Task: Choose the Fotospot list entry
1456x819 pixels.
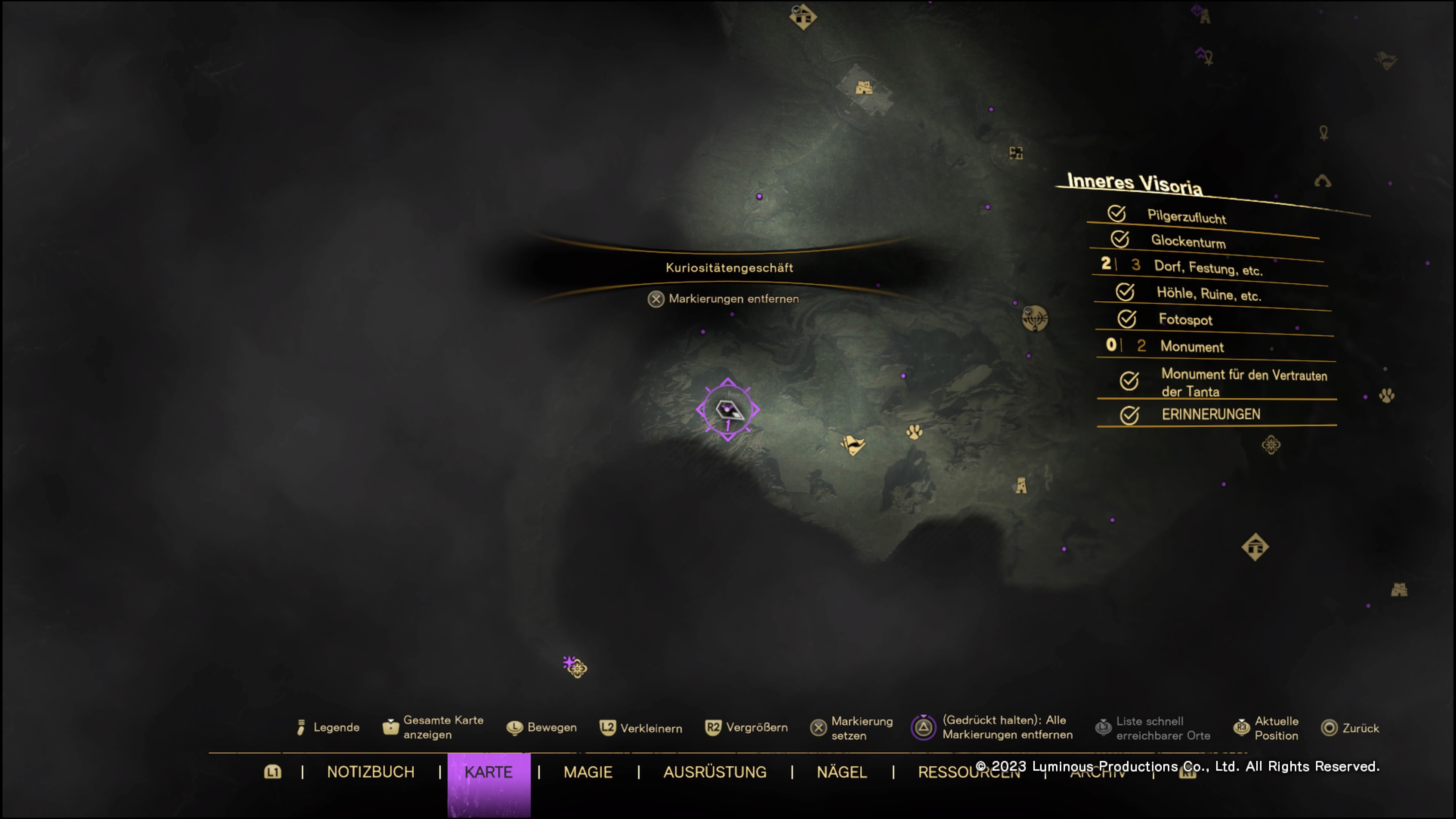Action: [x=1185, y=319]
